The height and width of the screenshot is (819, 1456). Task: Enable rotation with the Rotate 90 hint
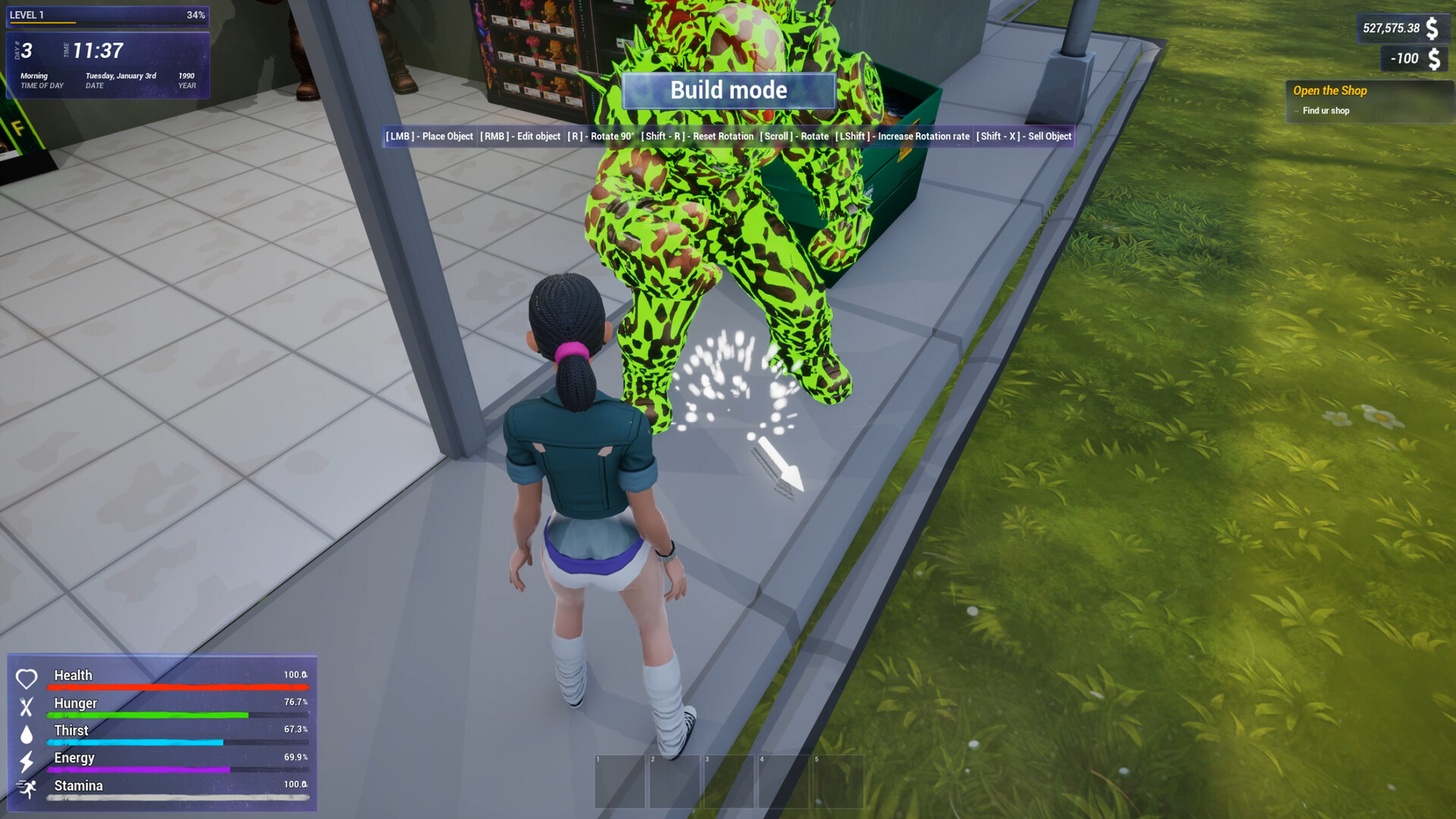pyautogui.click(x=599, y=136)
